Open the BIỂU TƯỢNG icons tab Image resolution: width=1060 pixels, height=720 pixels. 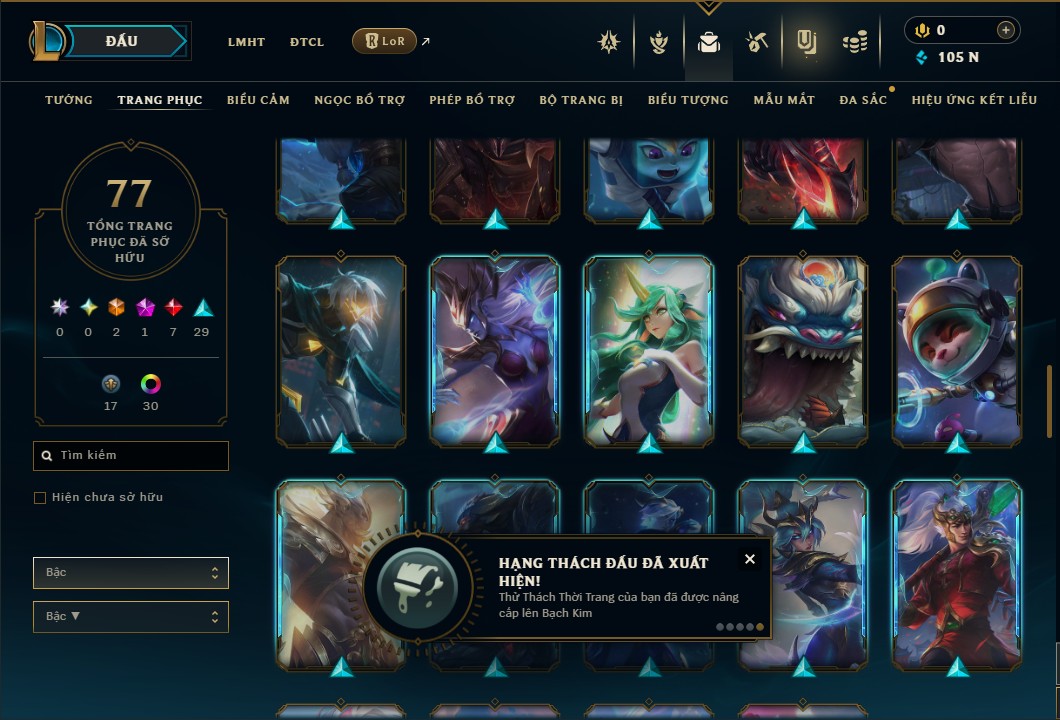point(688,100)
